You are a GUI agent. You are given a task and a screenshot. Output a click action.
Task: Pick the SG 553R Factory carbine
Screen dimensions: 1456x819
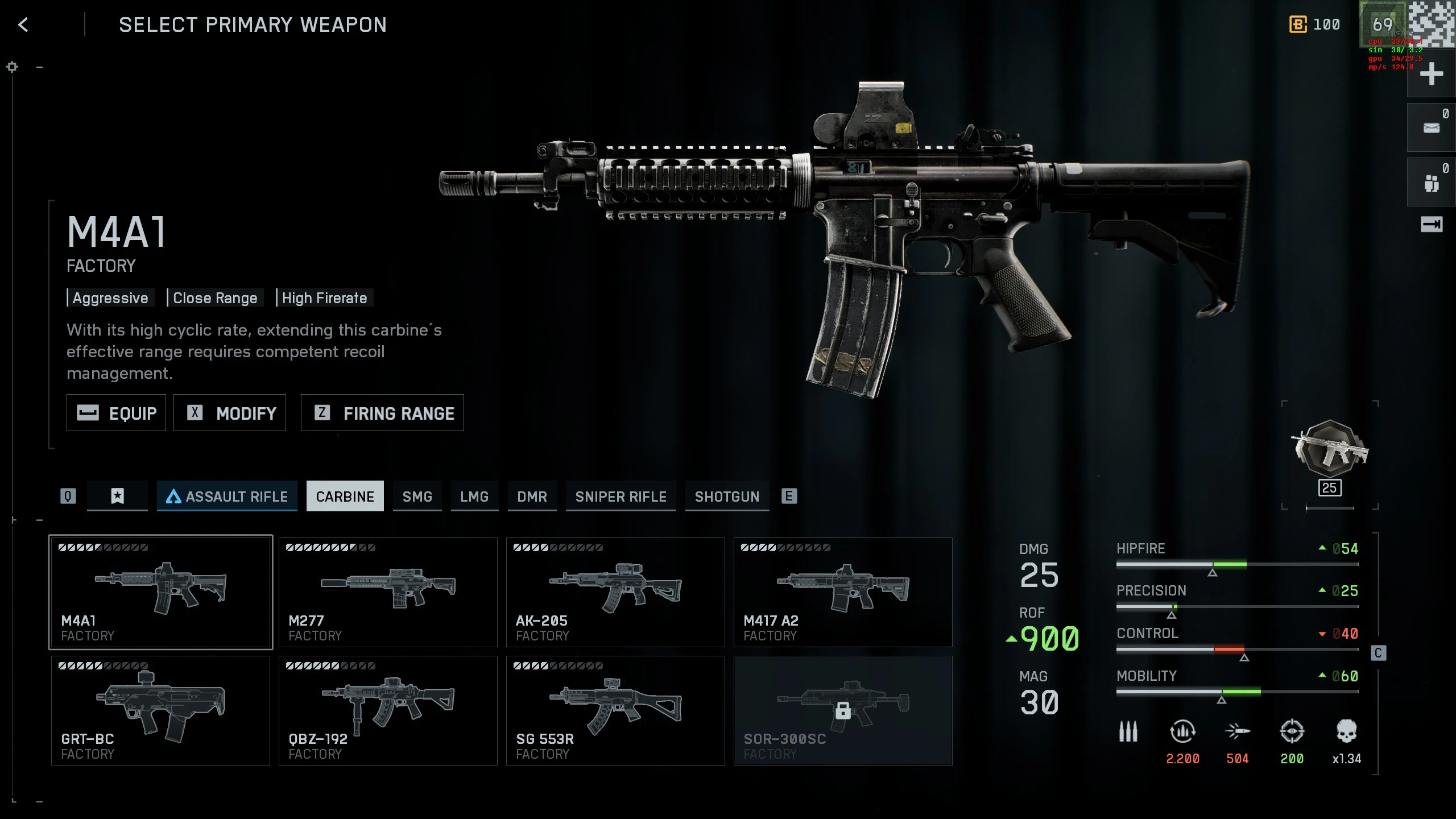click(615, 710)
